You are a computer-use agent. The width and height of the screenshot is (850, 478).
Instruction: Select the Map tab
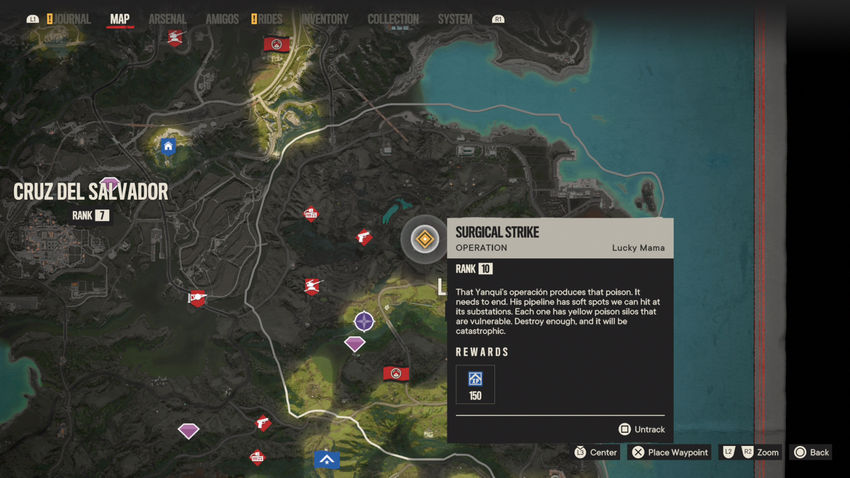click(119, 19)
